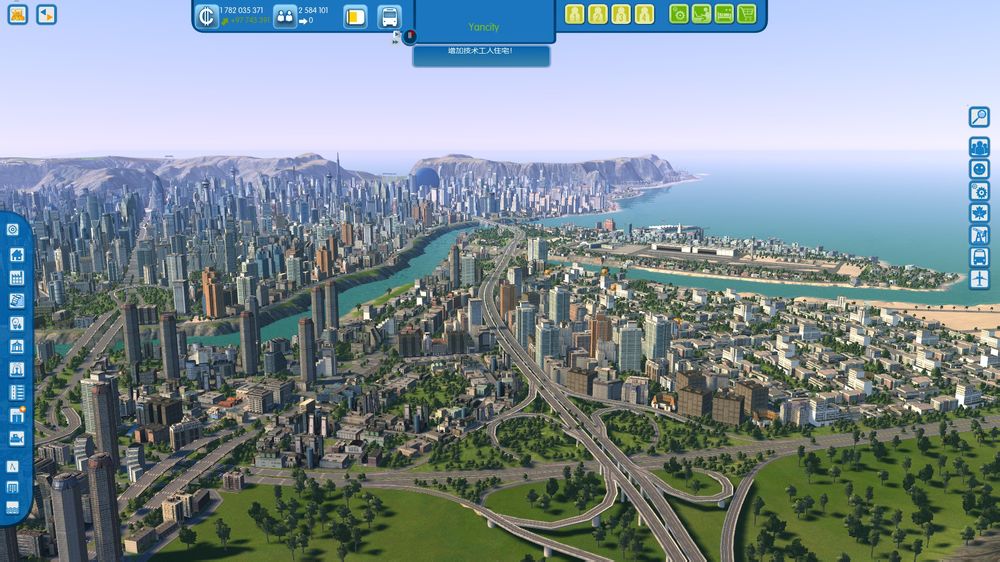Viewport: 1000px width, 562px height.
Task: Open the city finances currency button
Action: pyautogui.click(x=207, y=16)
